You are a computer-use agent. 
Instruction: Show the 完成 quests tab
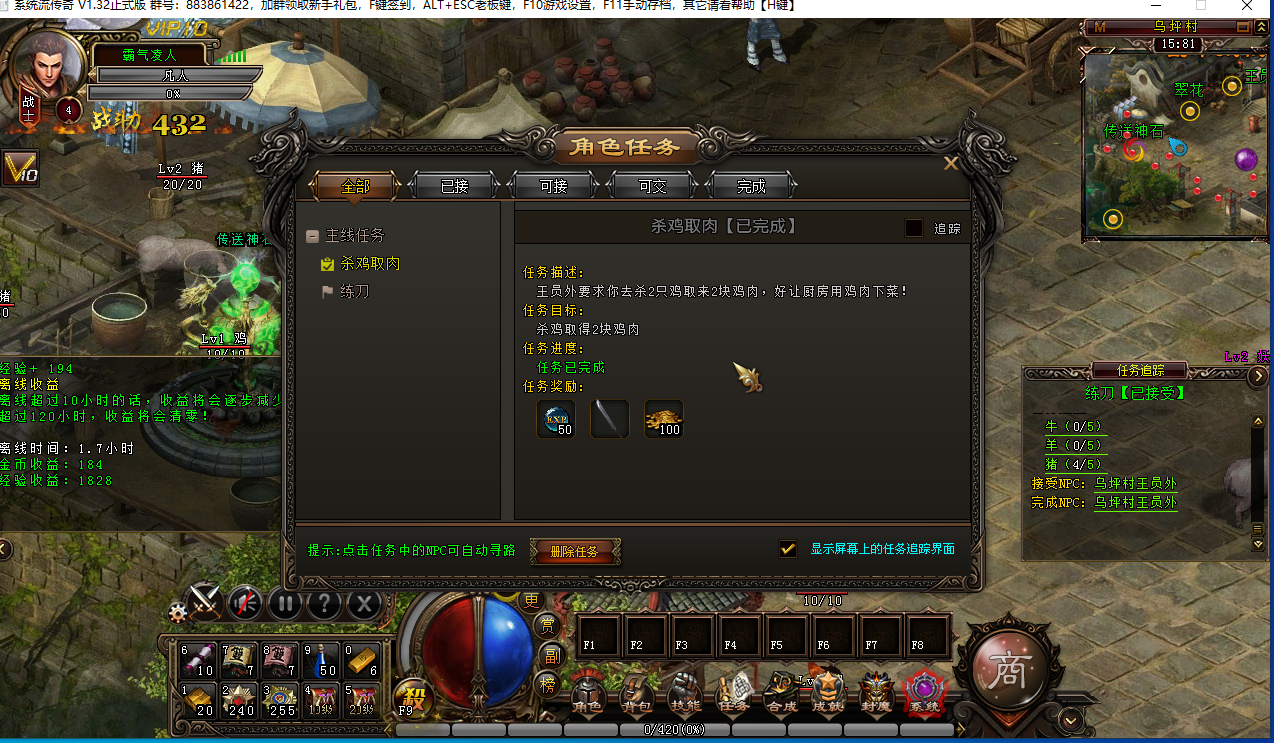[x=751, y=186]
